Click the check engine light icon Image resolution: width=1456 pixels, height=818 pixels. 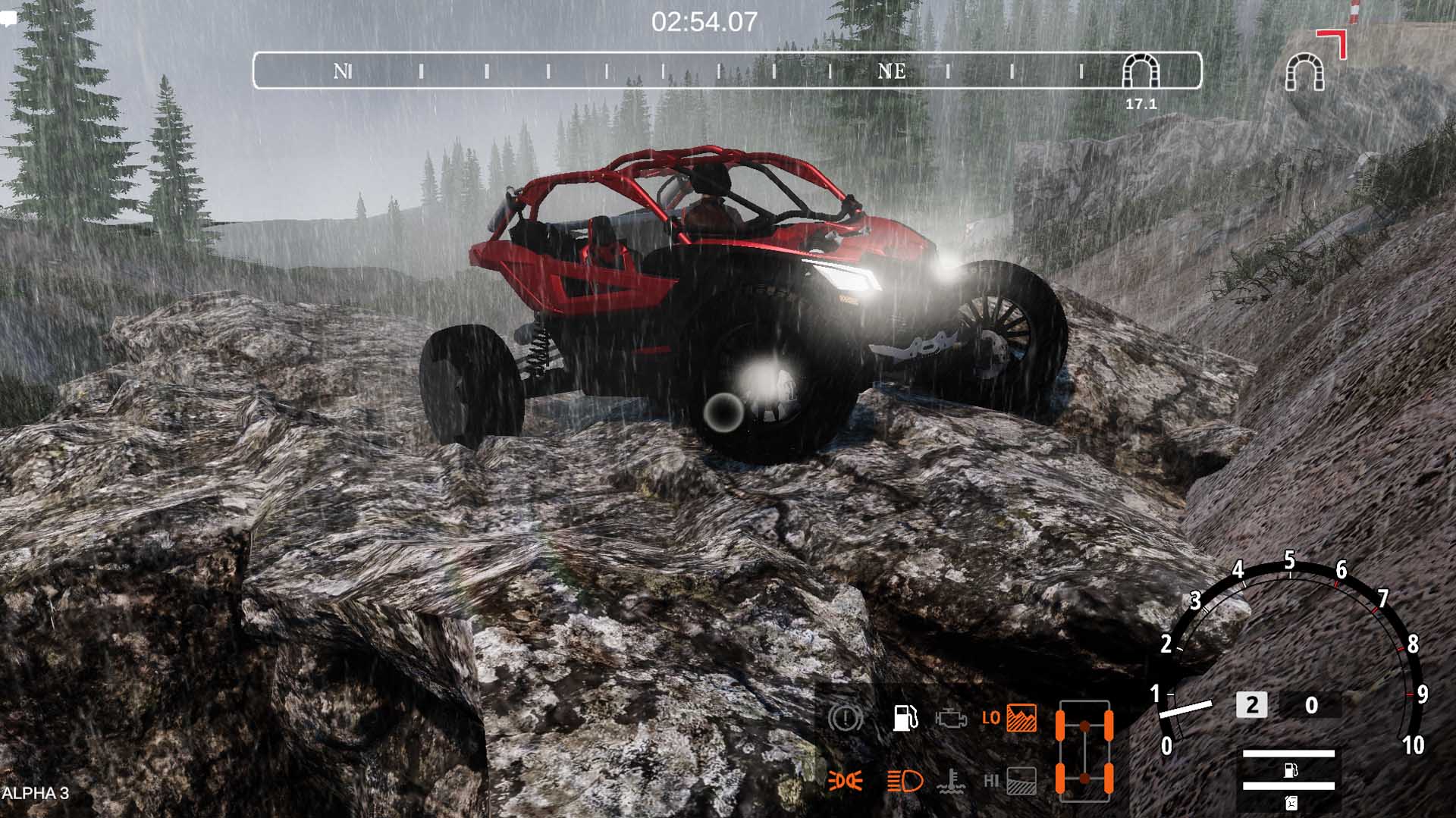[x=951, y=718]
